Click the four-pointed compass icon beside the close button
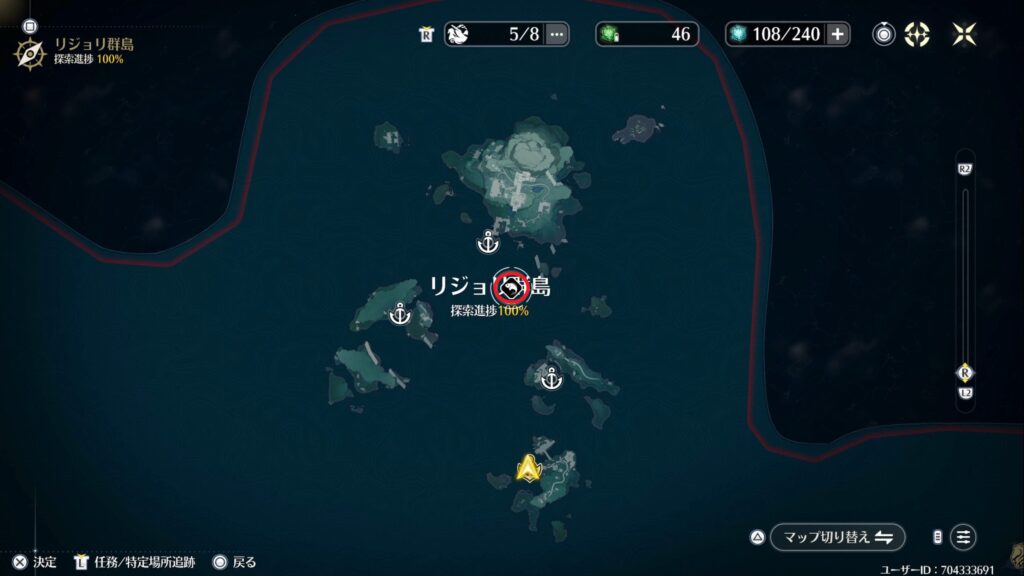This screenshot has width=1024, height=576. pos(916,34)
